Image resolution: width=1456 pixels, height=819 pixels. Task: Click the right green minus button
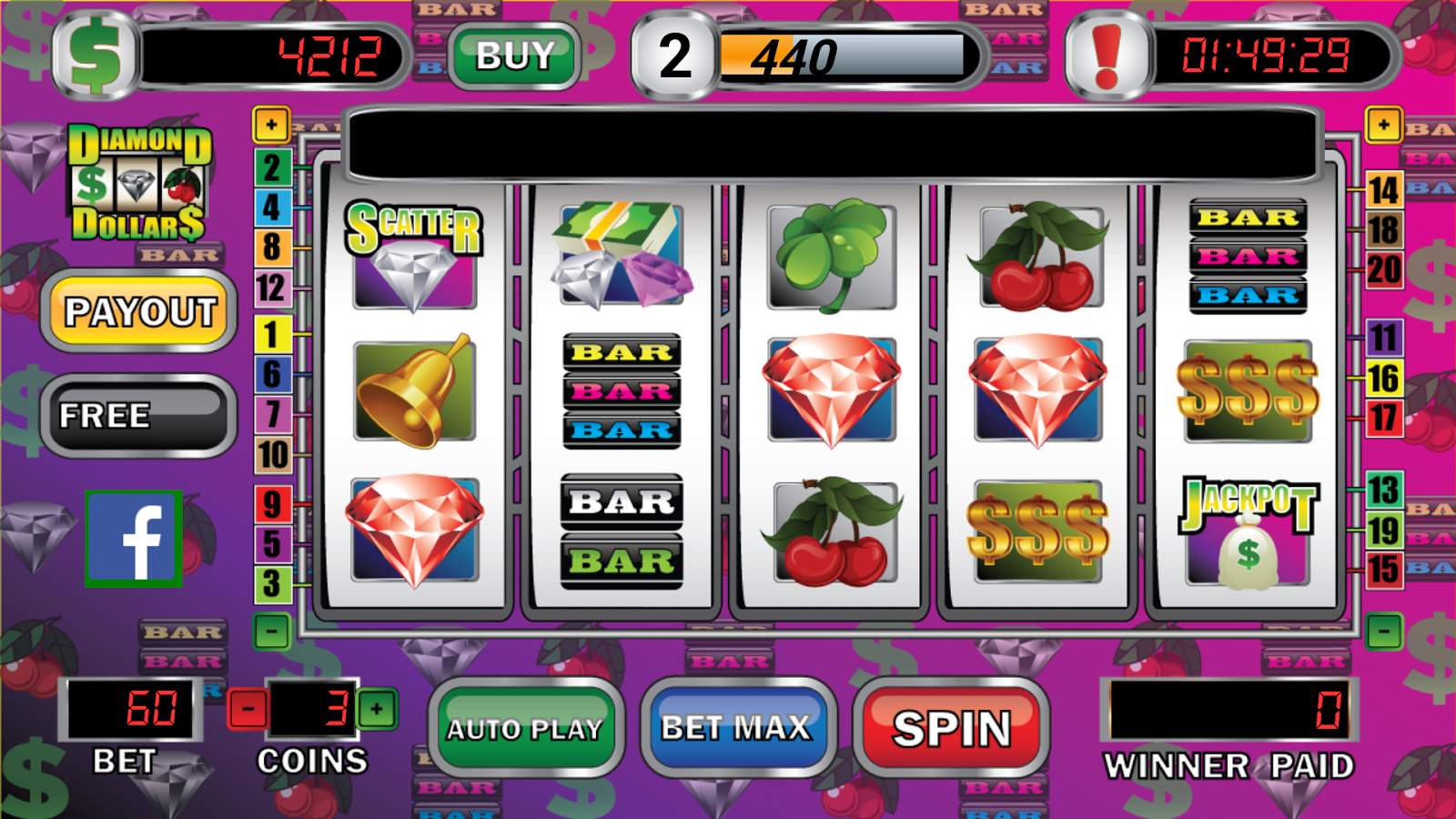(1383, 632)
